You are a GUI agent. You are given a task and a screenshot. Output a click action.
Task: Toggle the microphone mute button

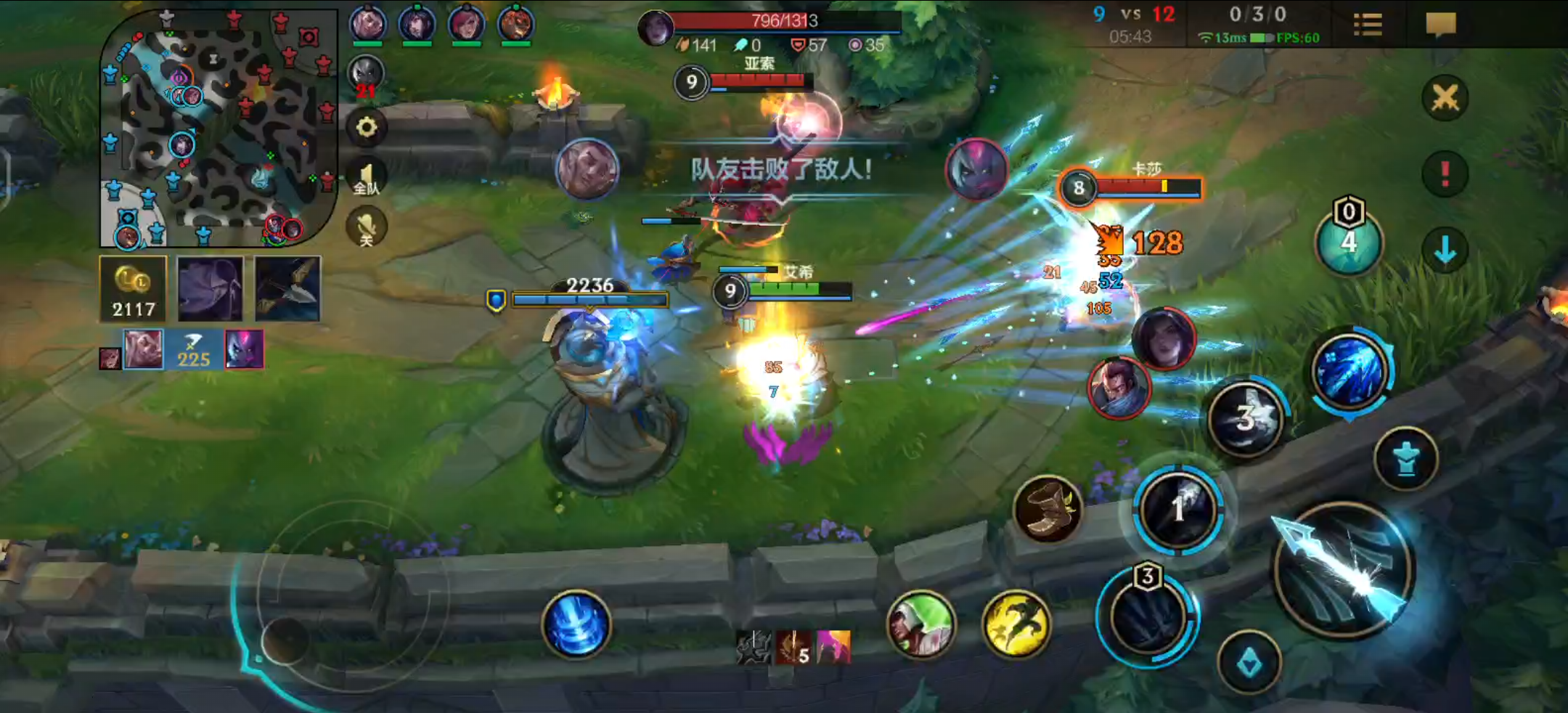point(367,227)
